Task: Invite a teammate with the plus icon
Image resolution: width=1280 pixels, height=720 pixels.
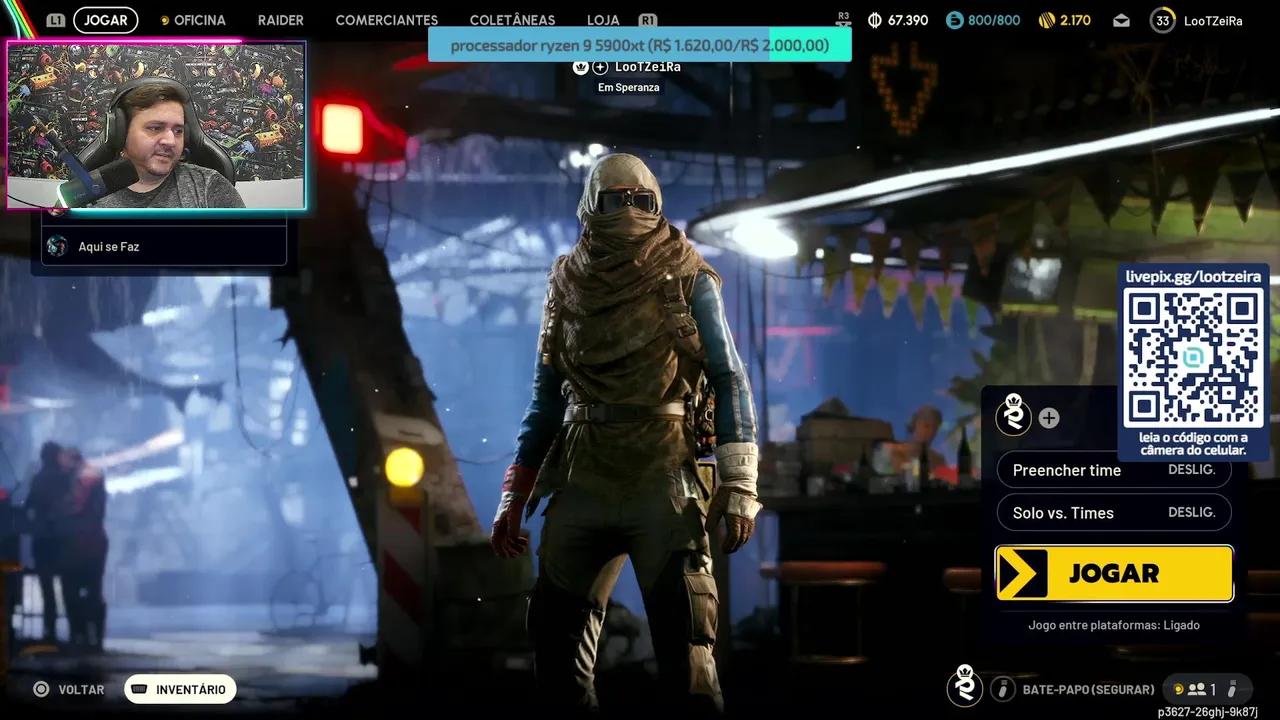Action: (x=1048, y=418)
